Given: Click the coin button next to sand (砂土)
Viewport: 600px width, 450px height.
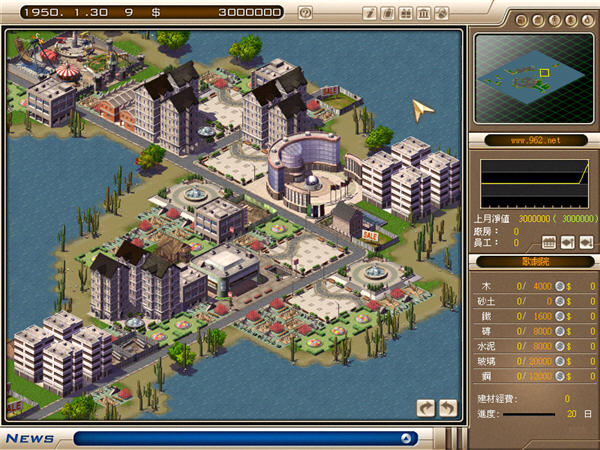Looking at the screenshot, I should 560,300.
